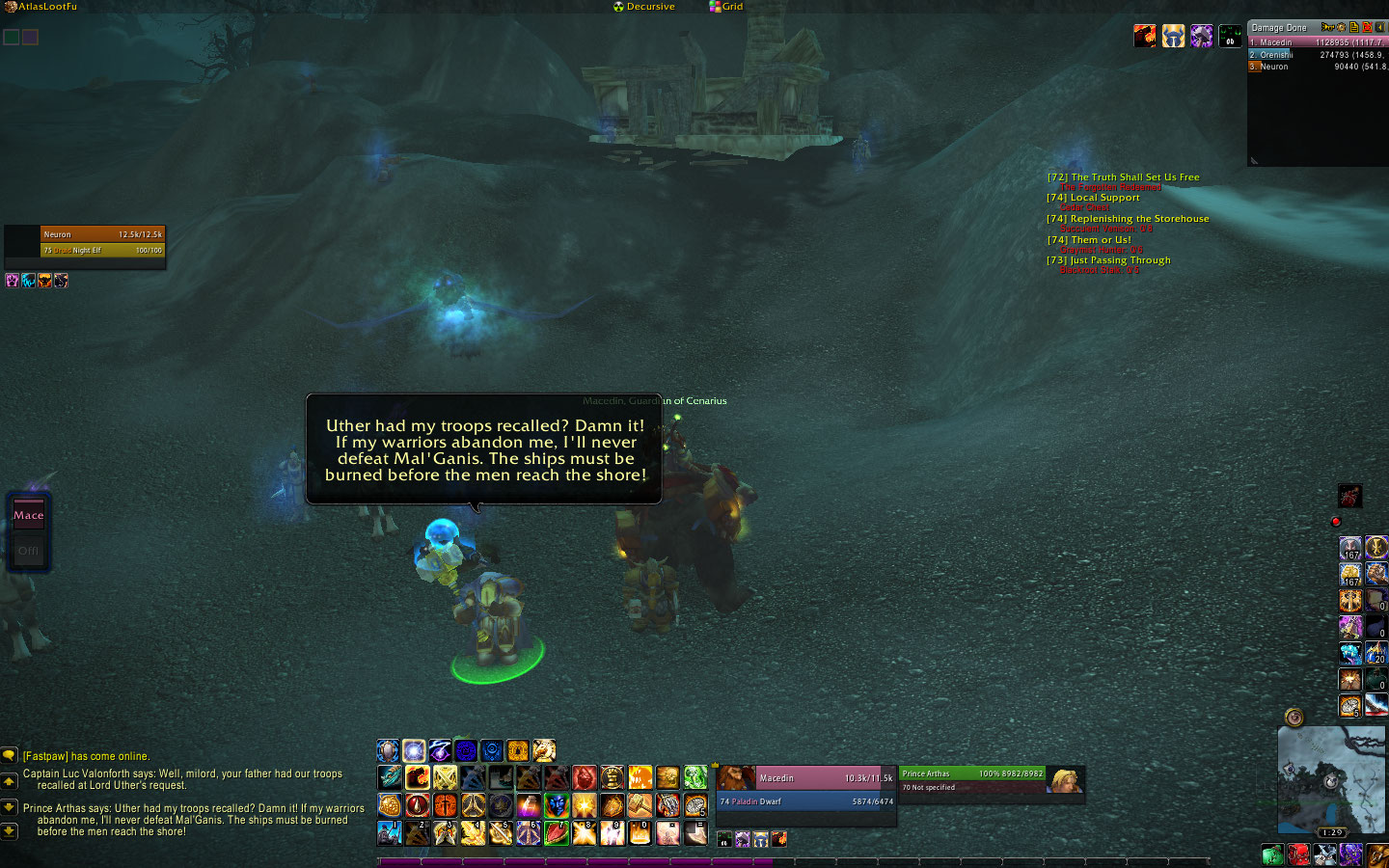Click the minimap tracking eye button
This screenshot has height=868, width=1389.
click(x=1294, y=717)
